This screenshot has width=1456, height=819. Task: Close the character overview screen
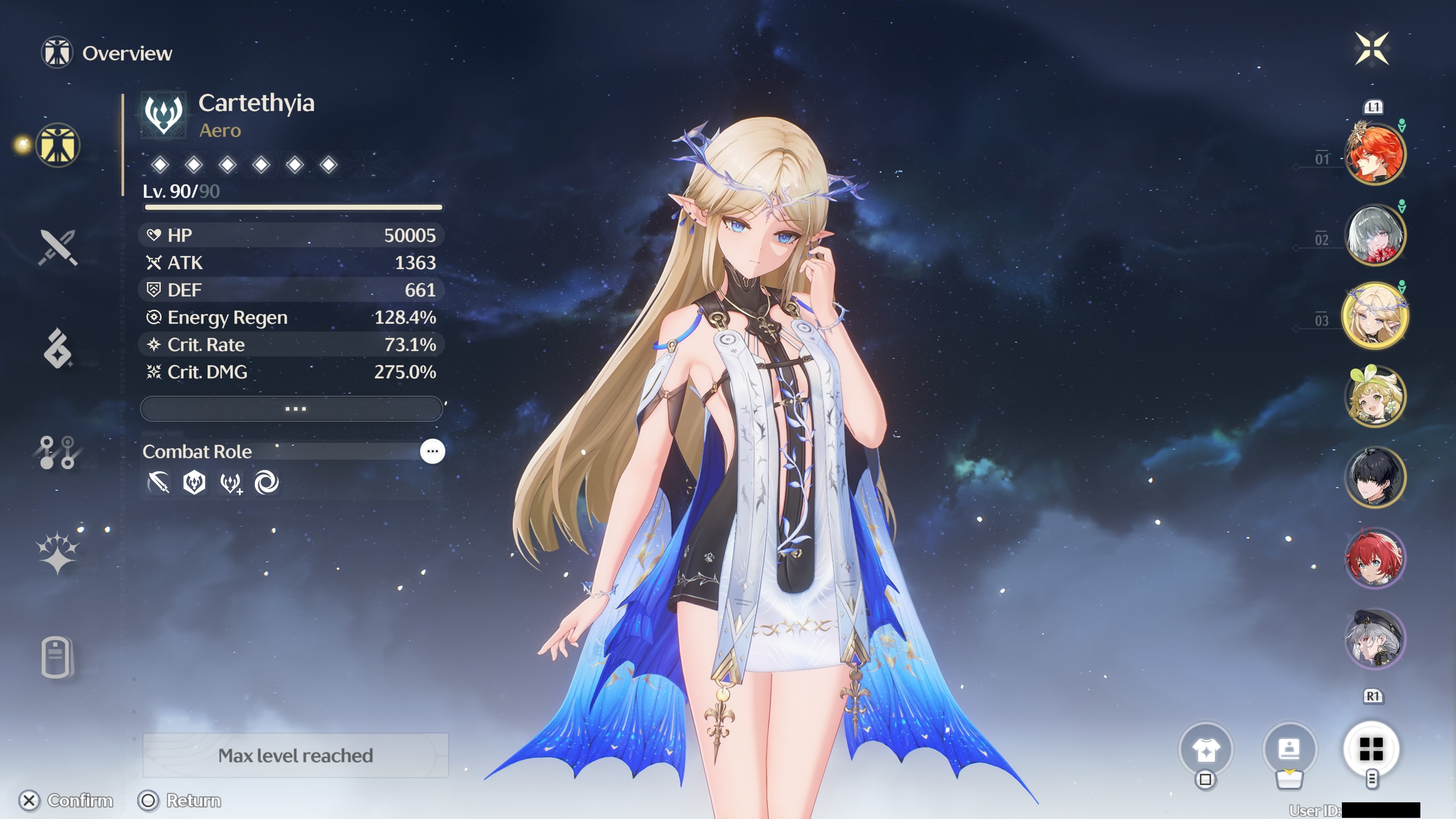(1372, 49)
